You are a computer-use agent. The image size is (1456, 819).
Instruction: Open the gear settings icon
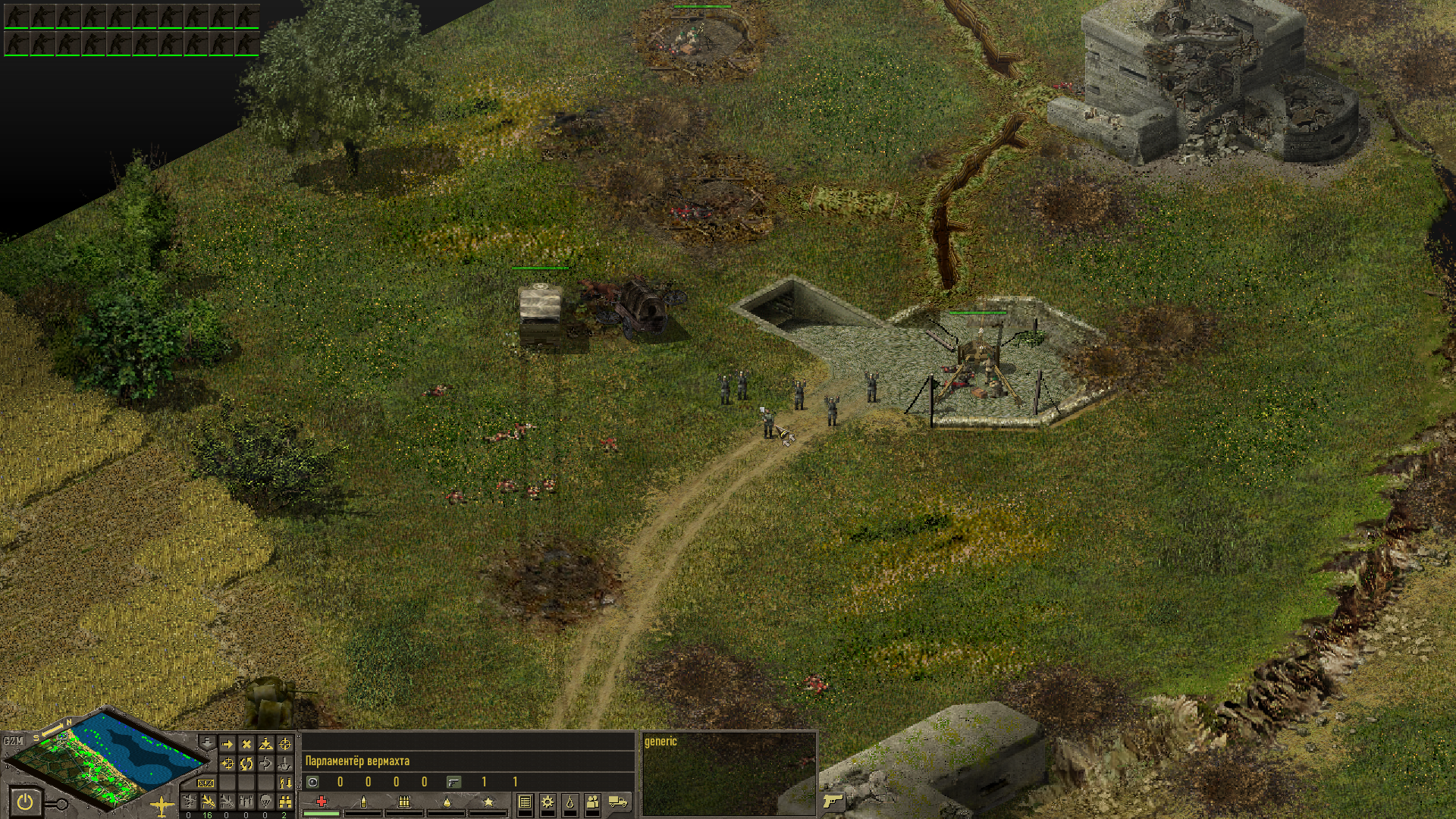[548, 802]
